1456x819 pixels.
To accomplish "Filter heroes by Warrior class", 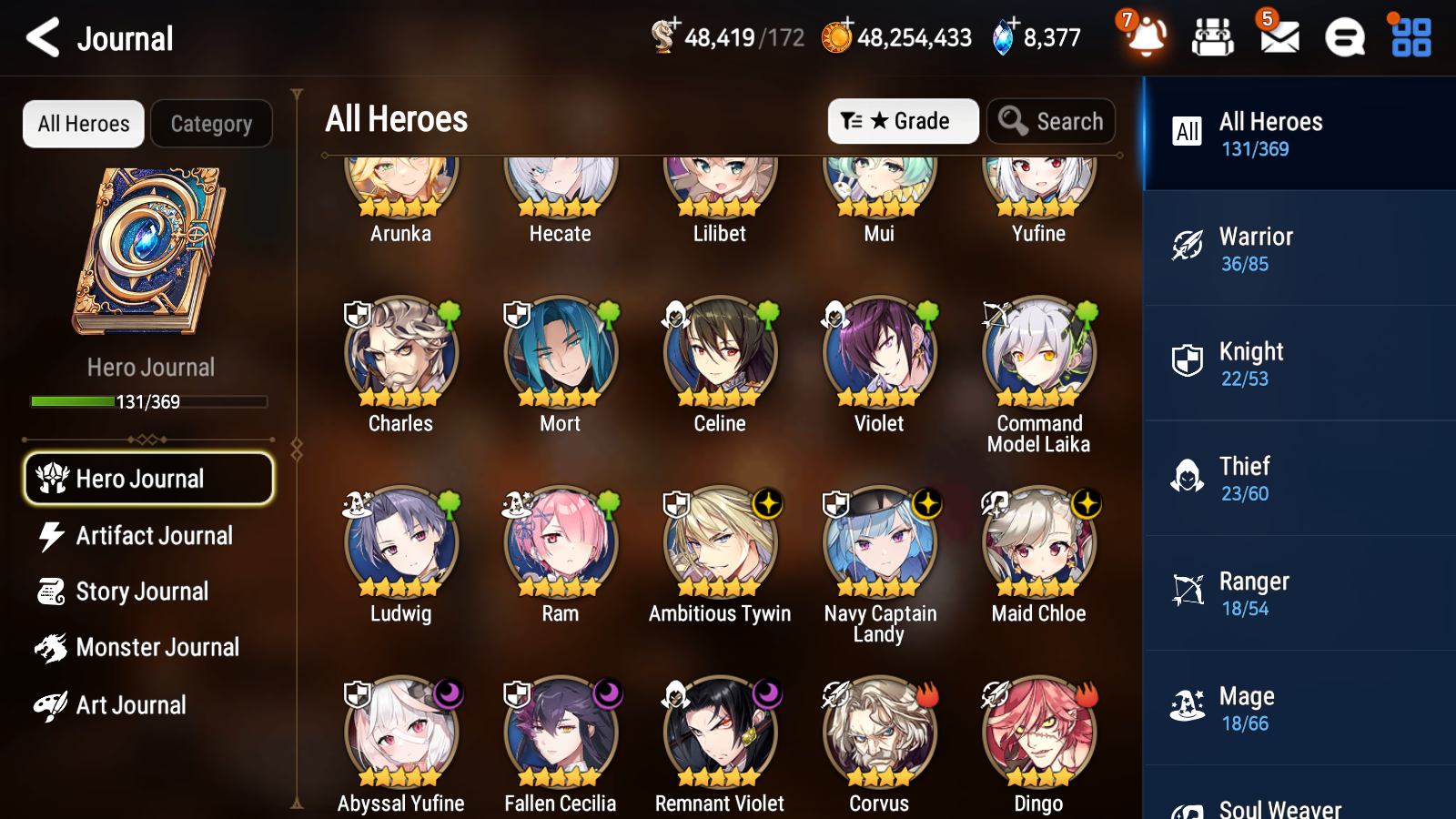I will (1299, 248).
